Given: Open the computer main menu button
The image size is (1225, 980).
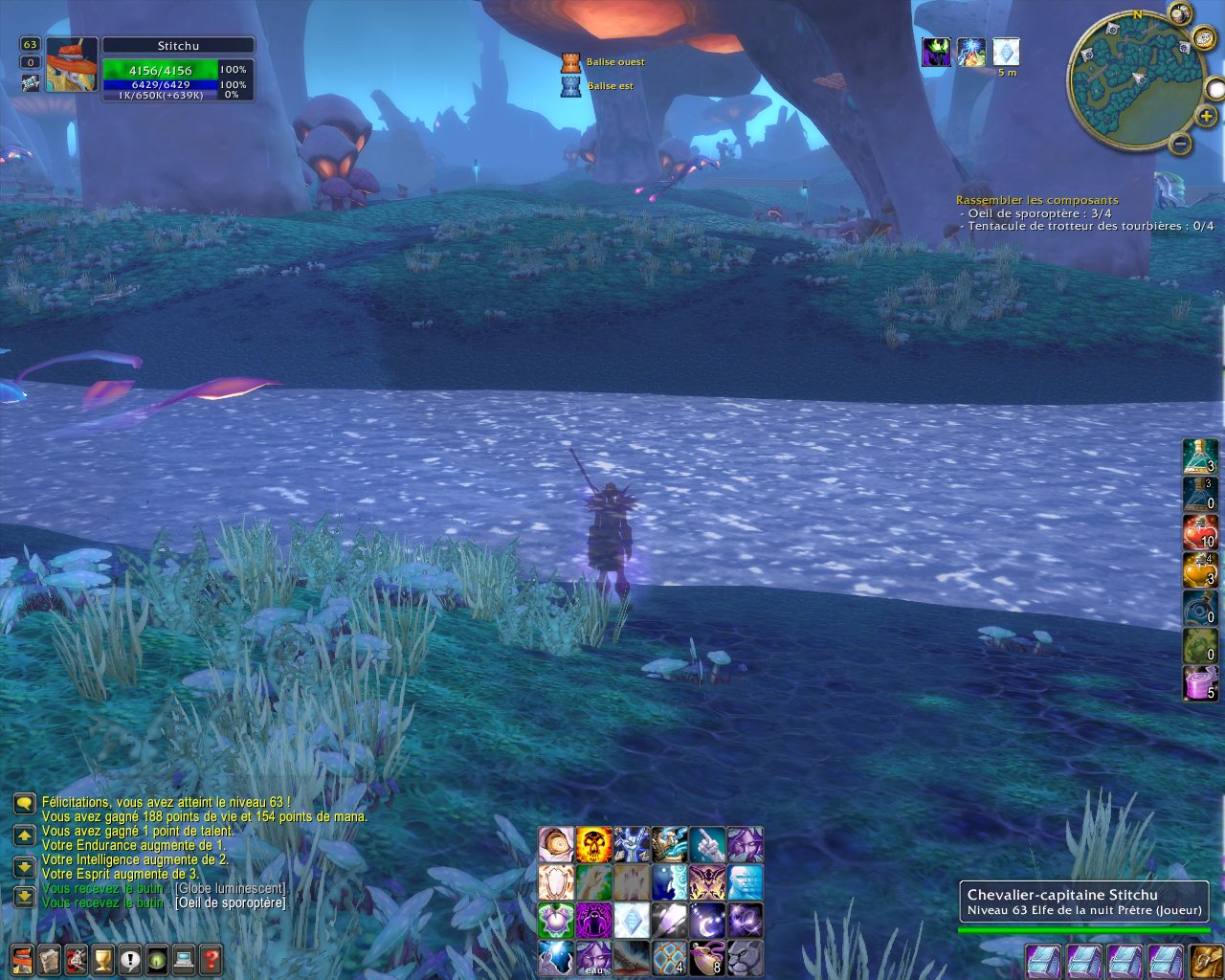Looking at the screenshot, I should (x=185, y=958).
